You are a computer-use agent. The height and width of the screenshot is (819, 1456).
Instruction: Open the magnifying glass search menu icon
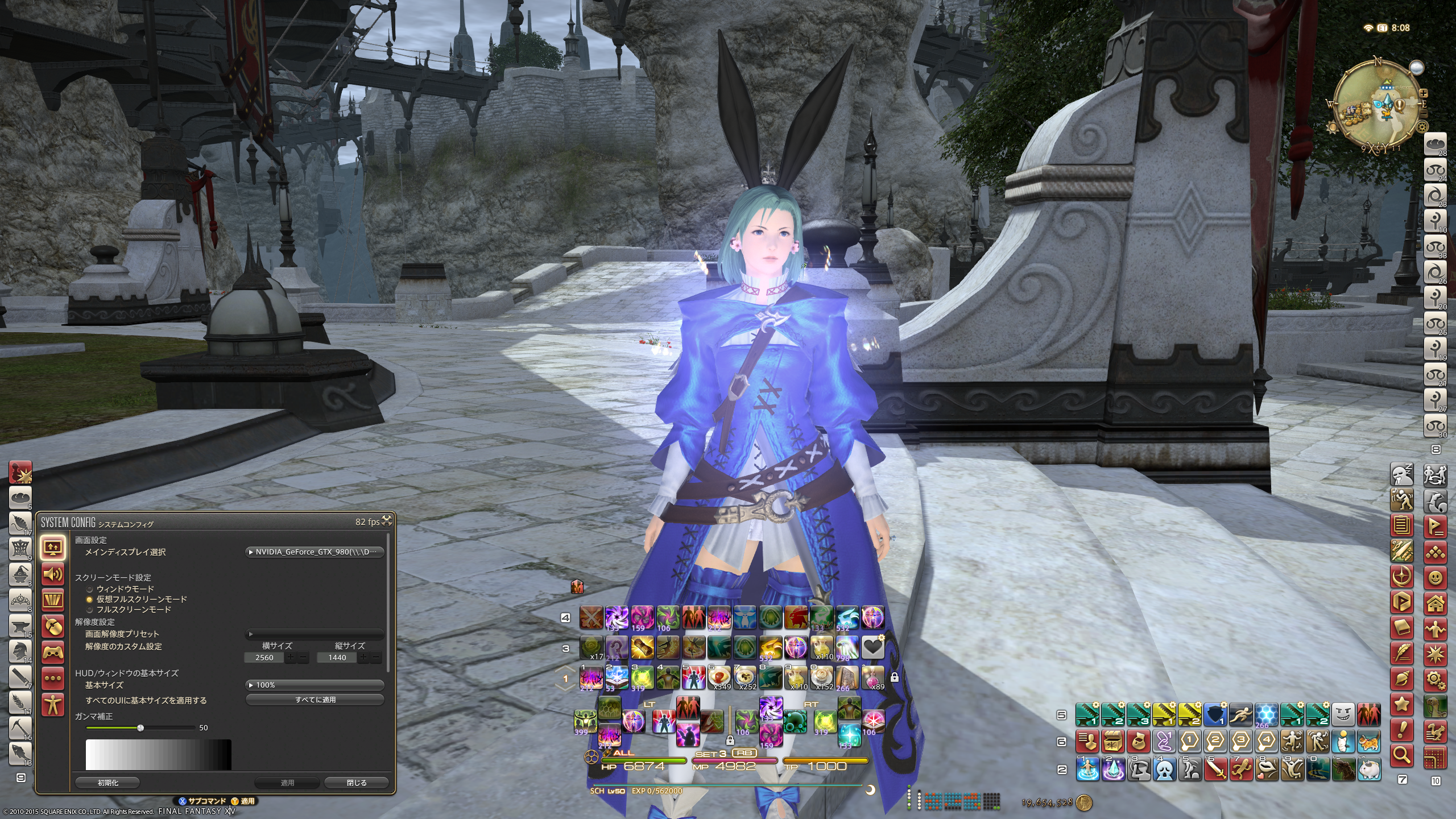(x=1402, y=755)
